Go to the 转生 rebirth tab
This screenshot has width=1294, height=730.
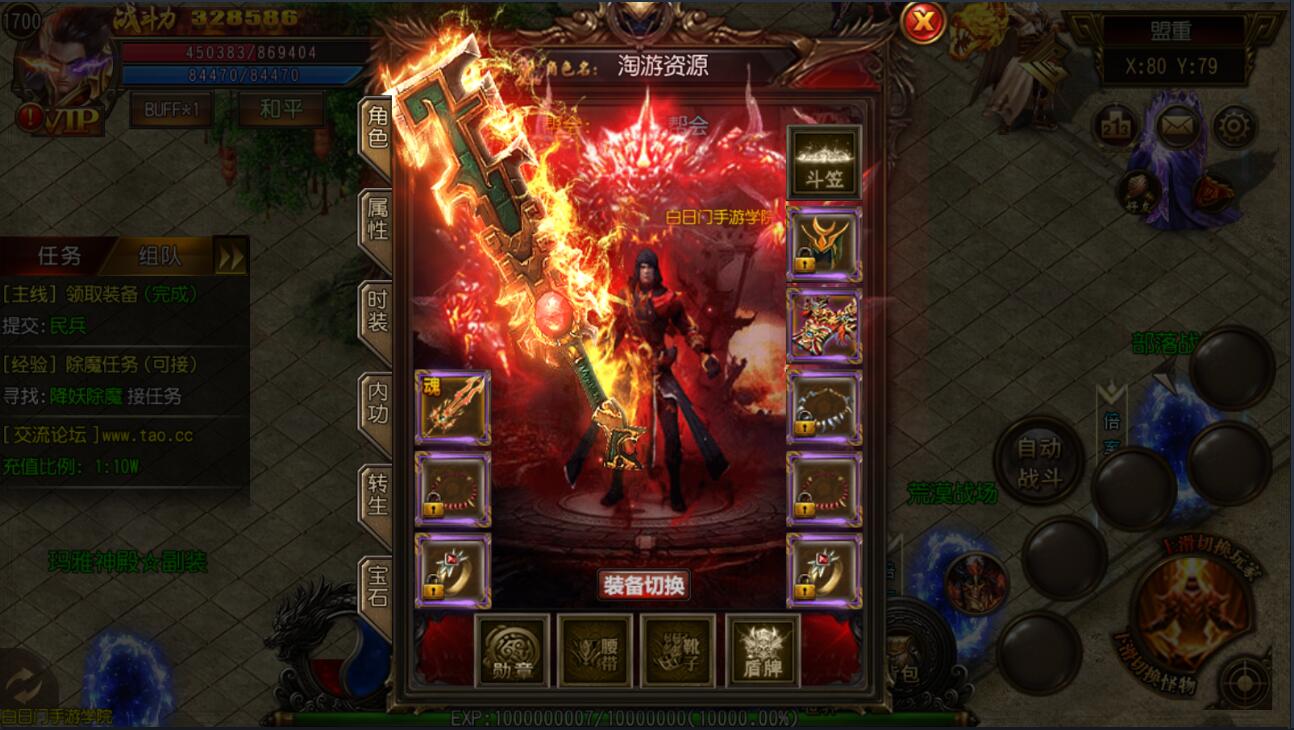point(376,494)
